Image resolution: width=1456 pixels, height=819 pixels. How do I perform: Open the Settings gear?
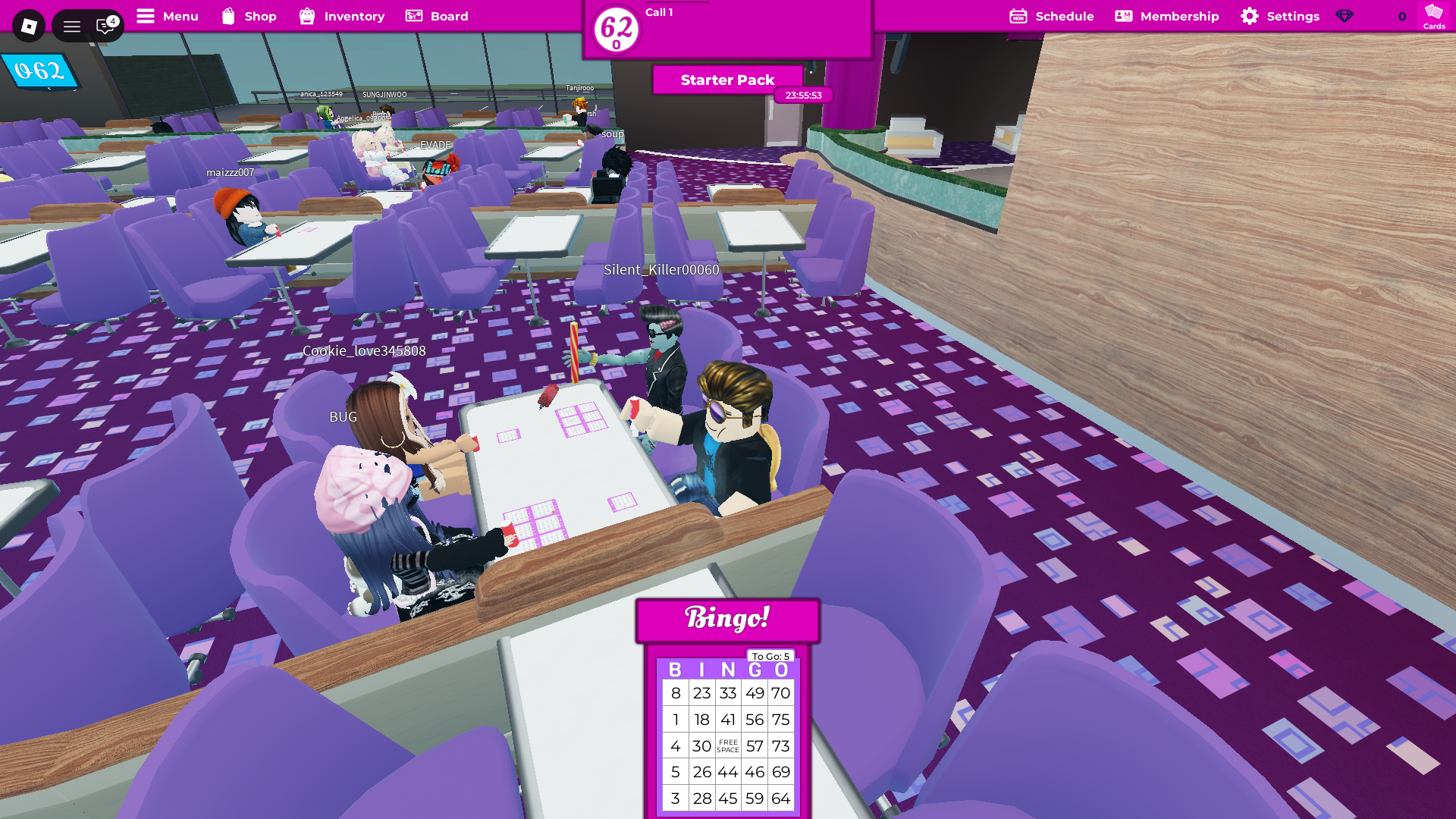[1280, 16]
